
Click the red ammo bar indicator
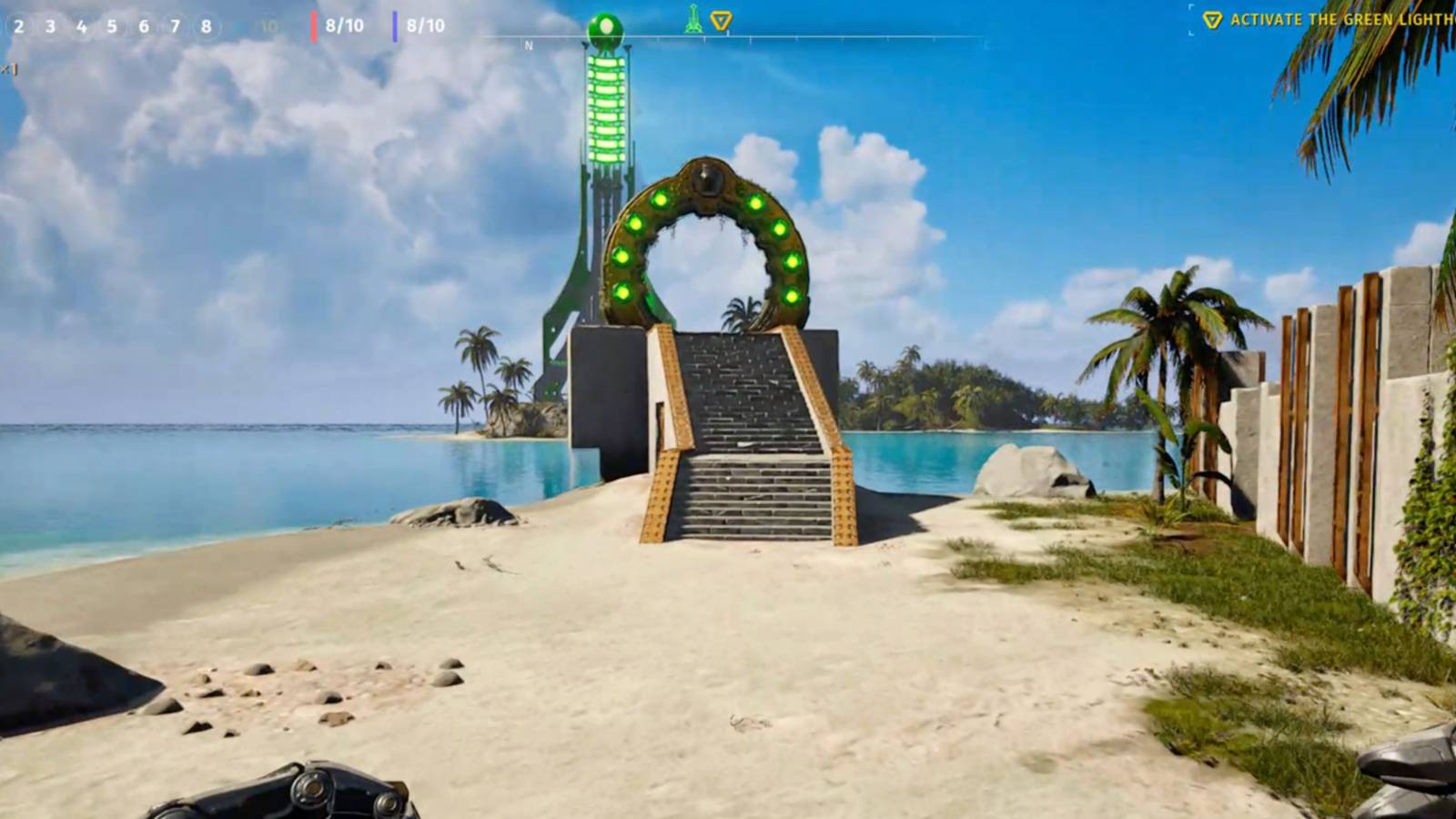[315, 25]
